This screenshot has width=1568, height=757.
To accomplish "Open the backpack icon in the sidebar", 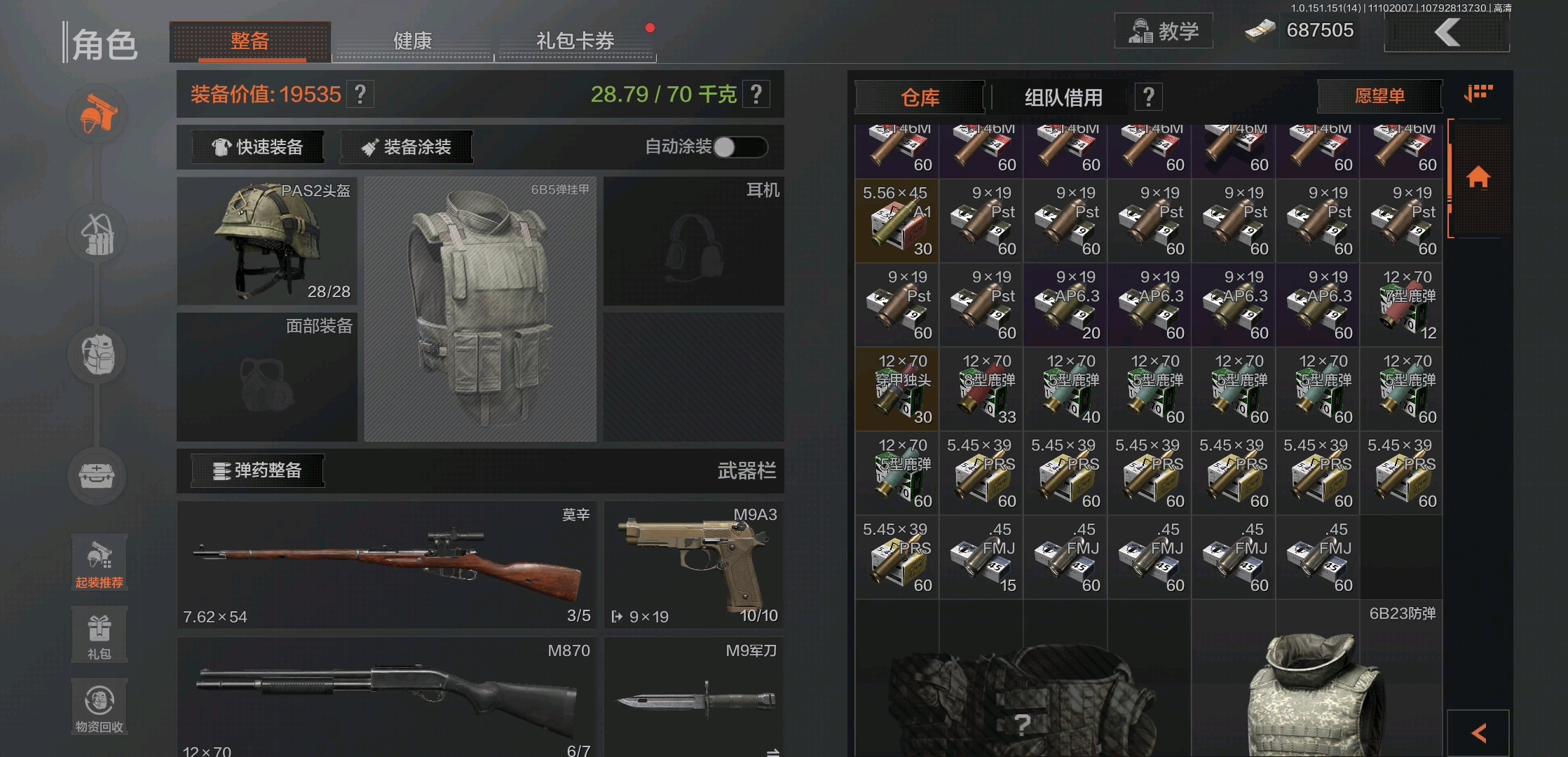I will 97,354.
